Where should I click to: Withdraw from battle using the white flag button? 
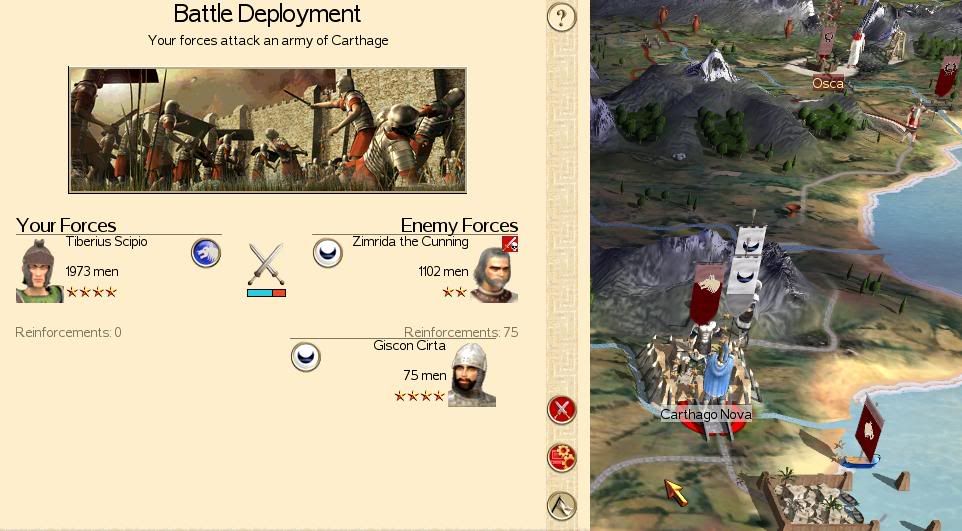point(562,506)
